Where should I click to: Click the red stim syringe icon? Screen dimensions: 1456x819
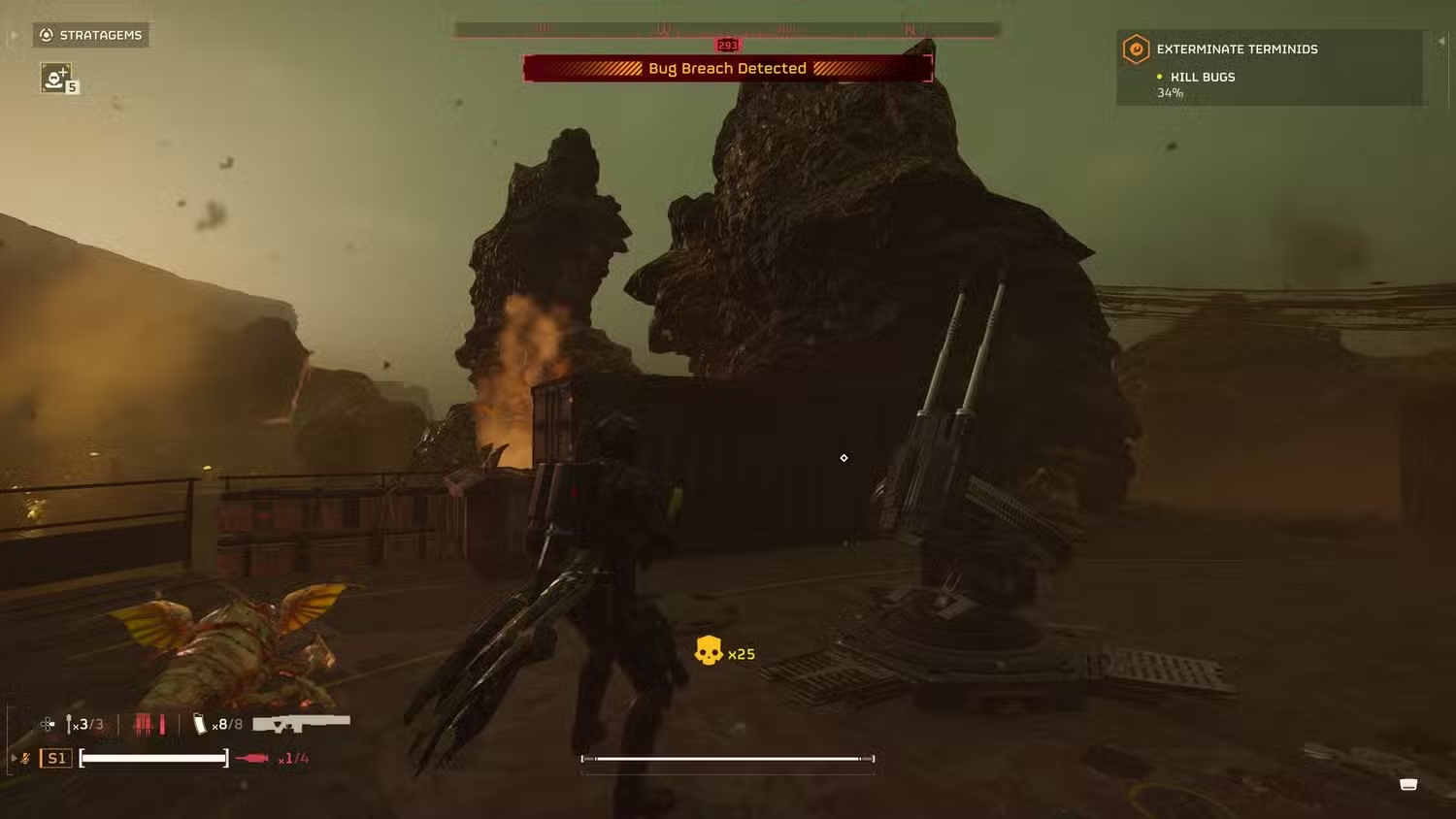[252, 758]
